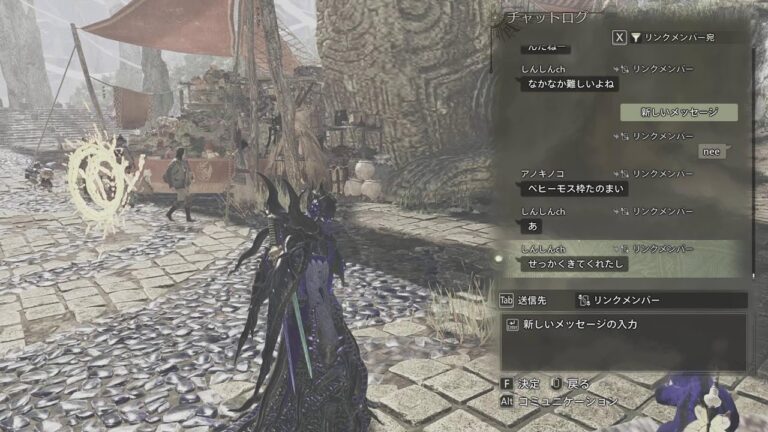The image size is (768, 432).
Task: Select the なかなか難しいよね chat message
Action: pos(563,86)
